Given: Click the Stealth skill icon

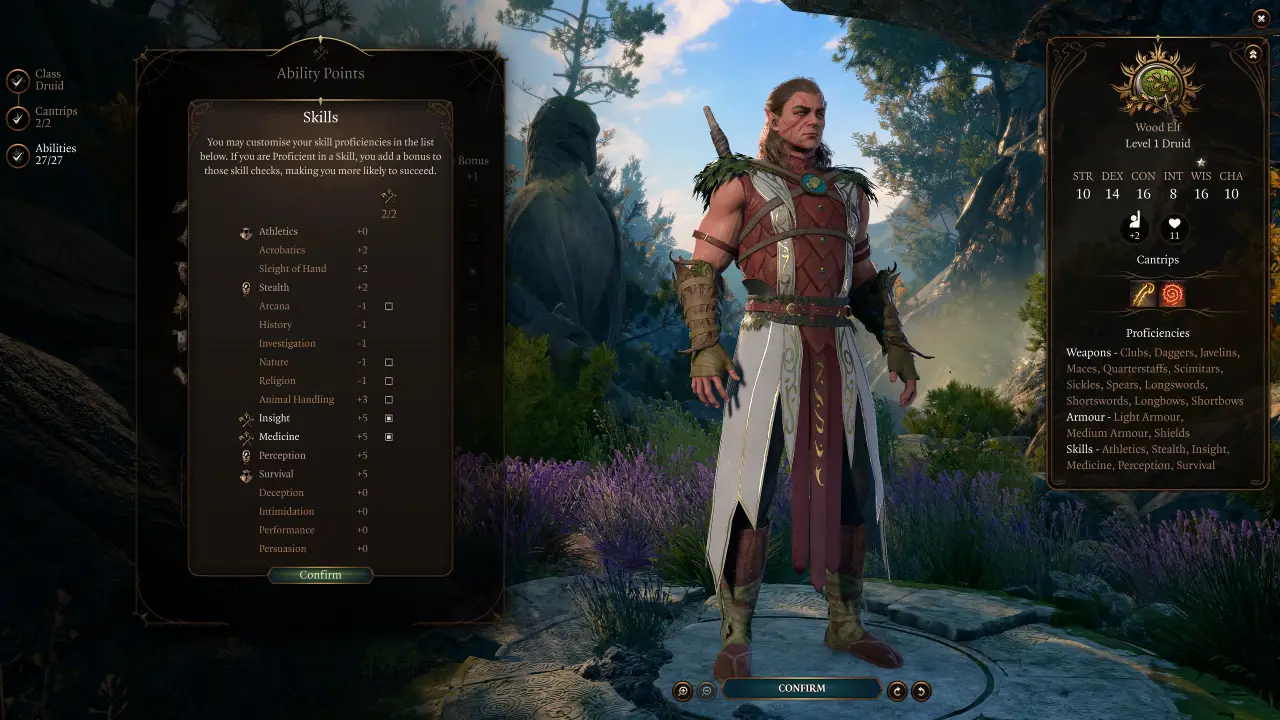Looking at the screenshot, I should [x=246, y=287].
